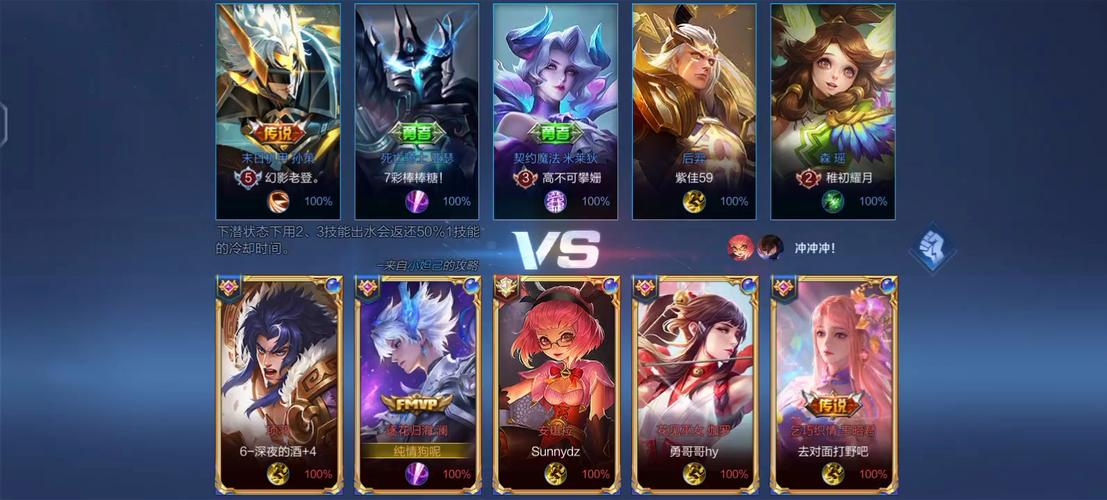The image size is (1107, 500).
Task: Choose the 高不可攀姗 hero card
Action: tap(555, 110)
